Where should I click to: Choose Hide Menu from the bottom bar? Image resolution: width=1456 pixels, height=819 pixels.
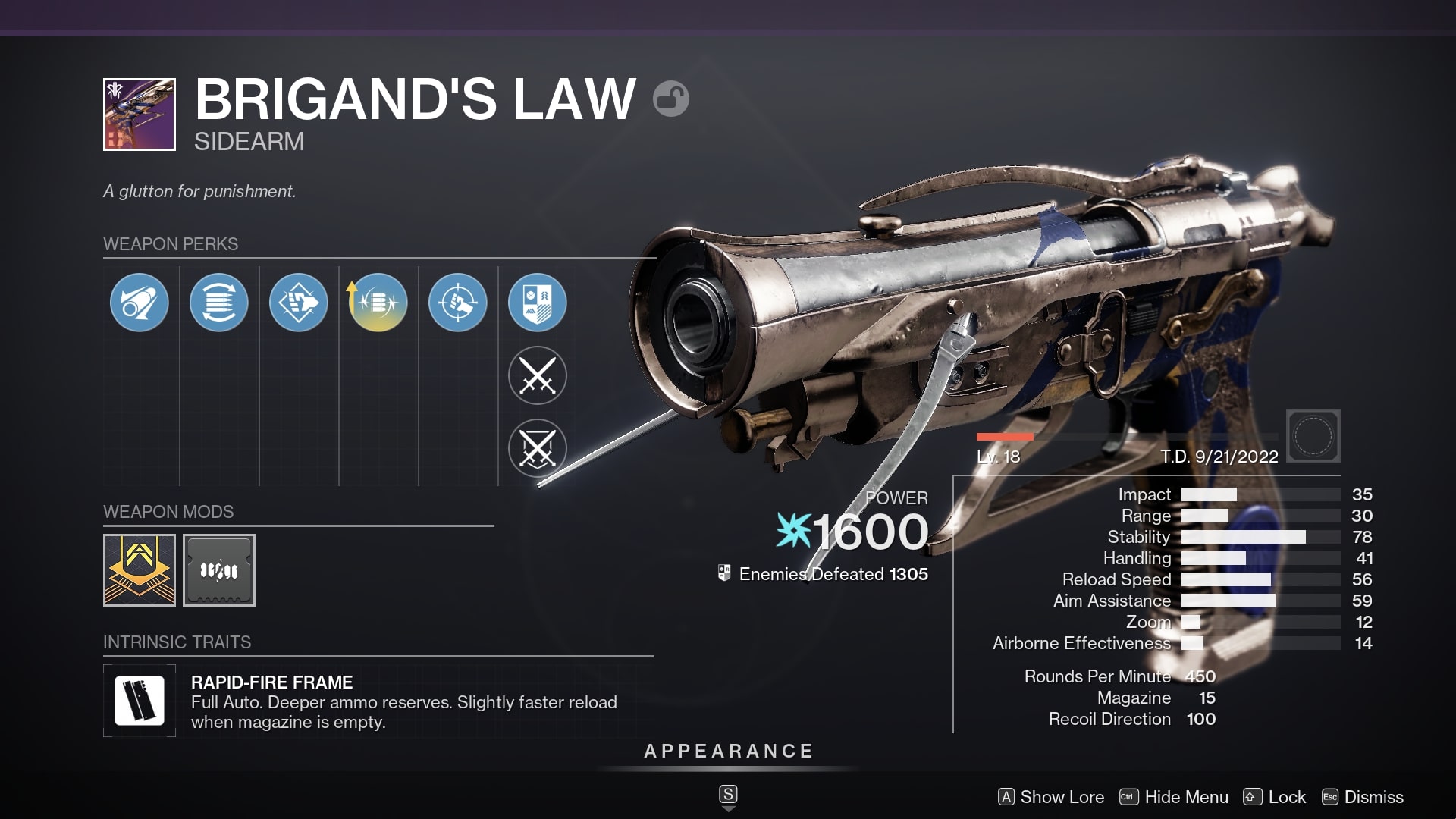(x=1186, y=797)
